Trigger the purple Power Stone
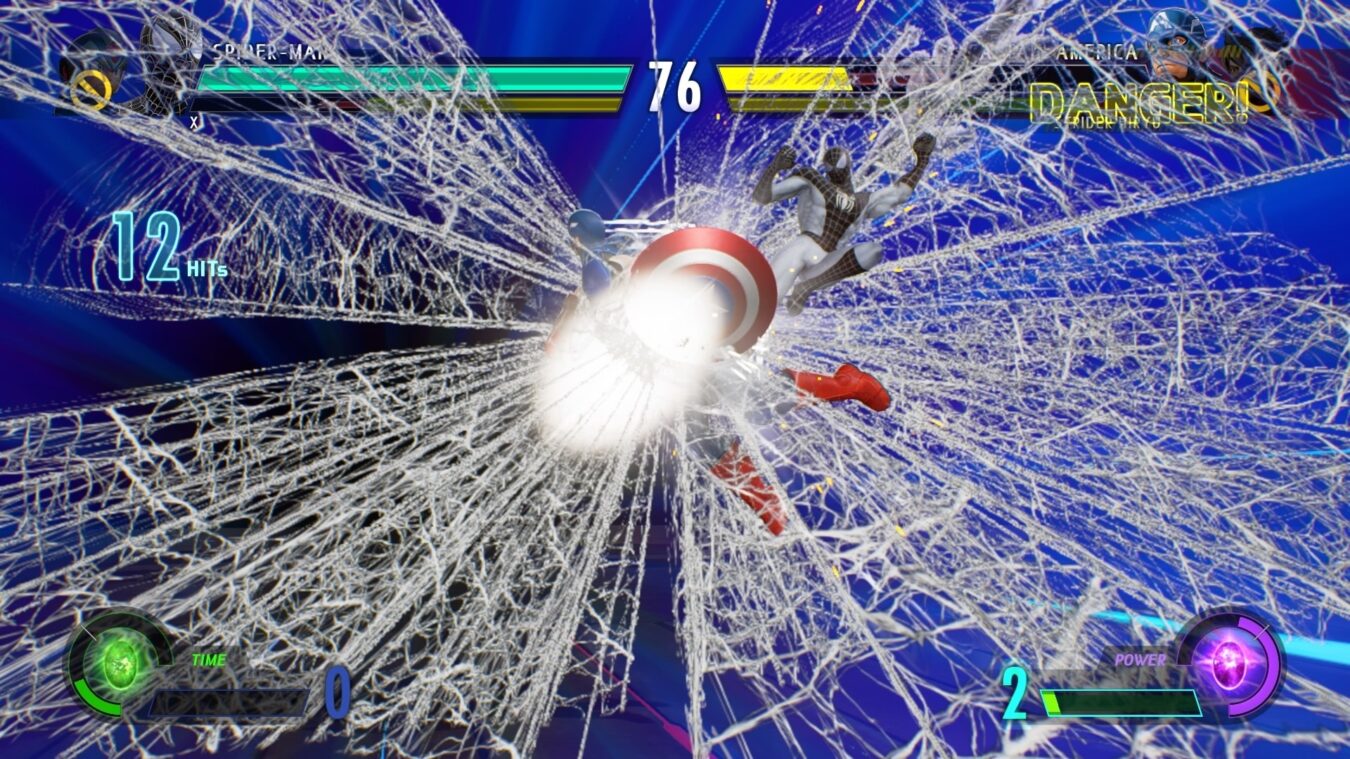The width and height of the screenshot is (1350, 759). pyautogui.click(x=1228, y=663)
